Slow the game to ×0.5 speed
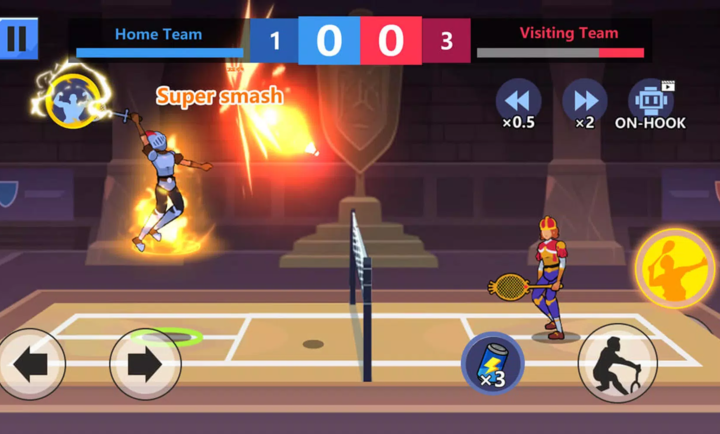The image size is (720, 434). tap(518, 101)
